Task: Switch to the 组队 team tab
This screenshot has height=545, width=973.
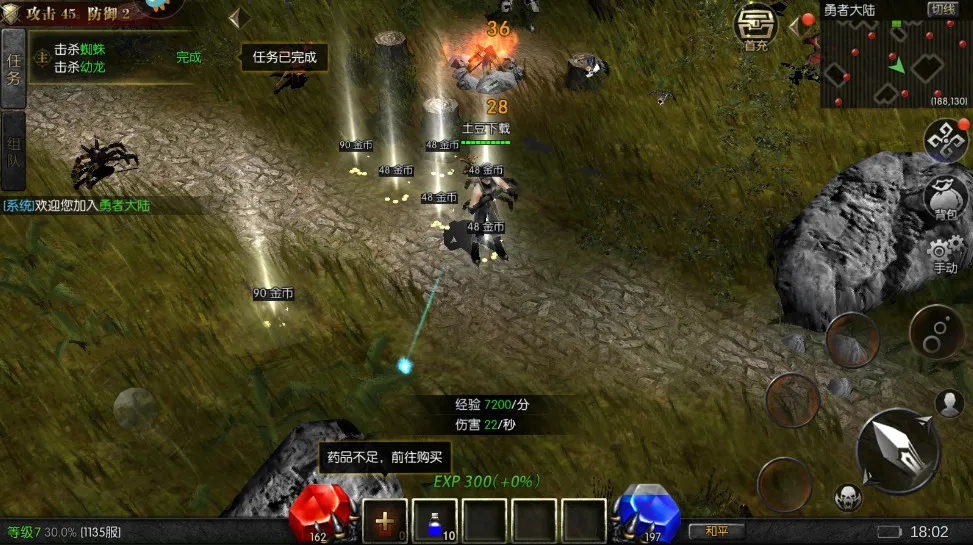Action: pos(13,150)
